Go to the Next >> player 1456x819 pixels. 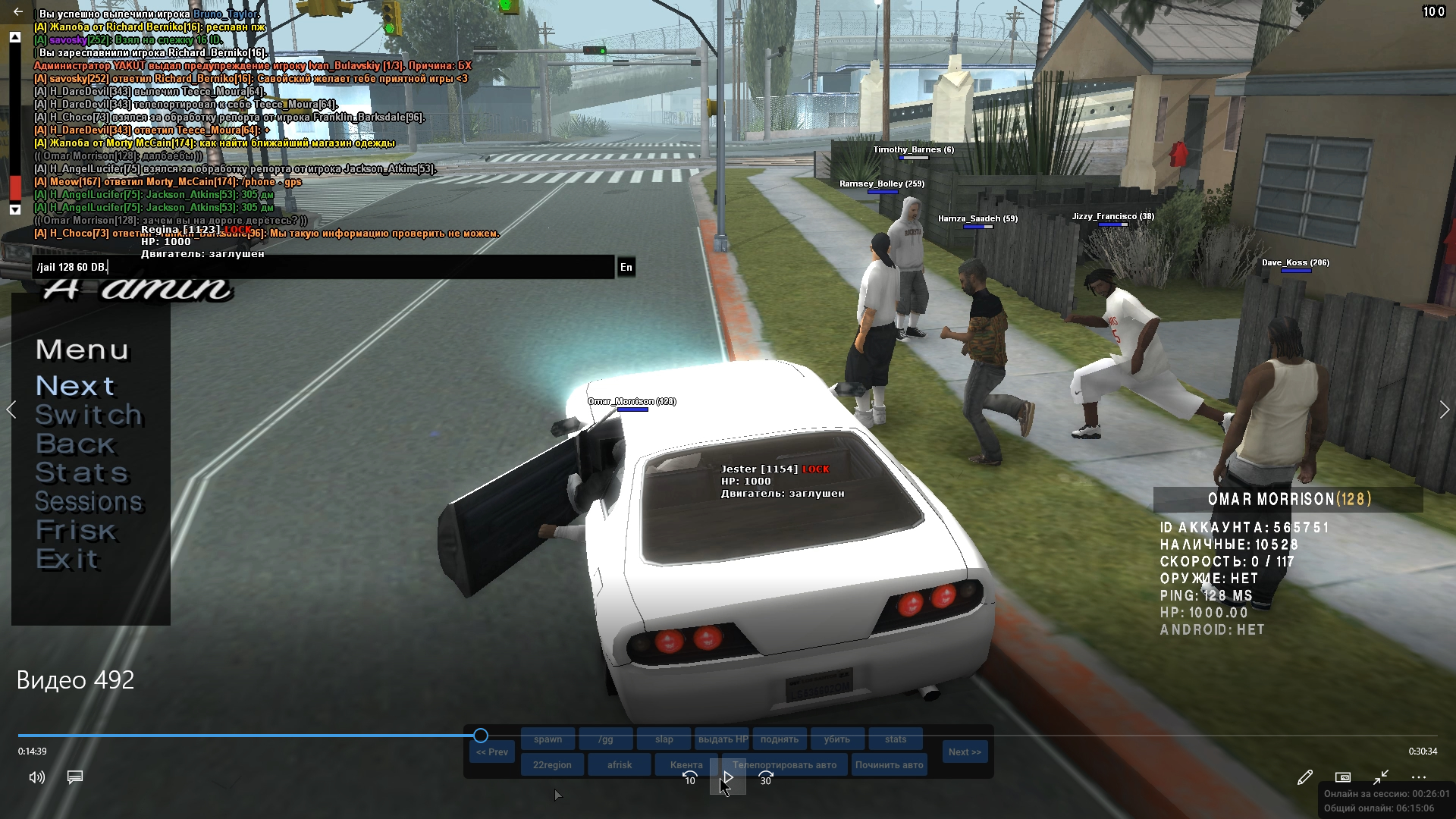(x=965, y=752)
